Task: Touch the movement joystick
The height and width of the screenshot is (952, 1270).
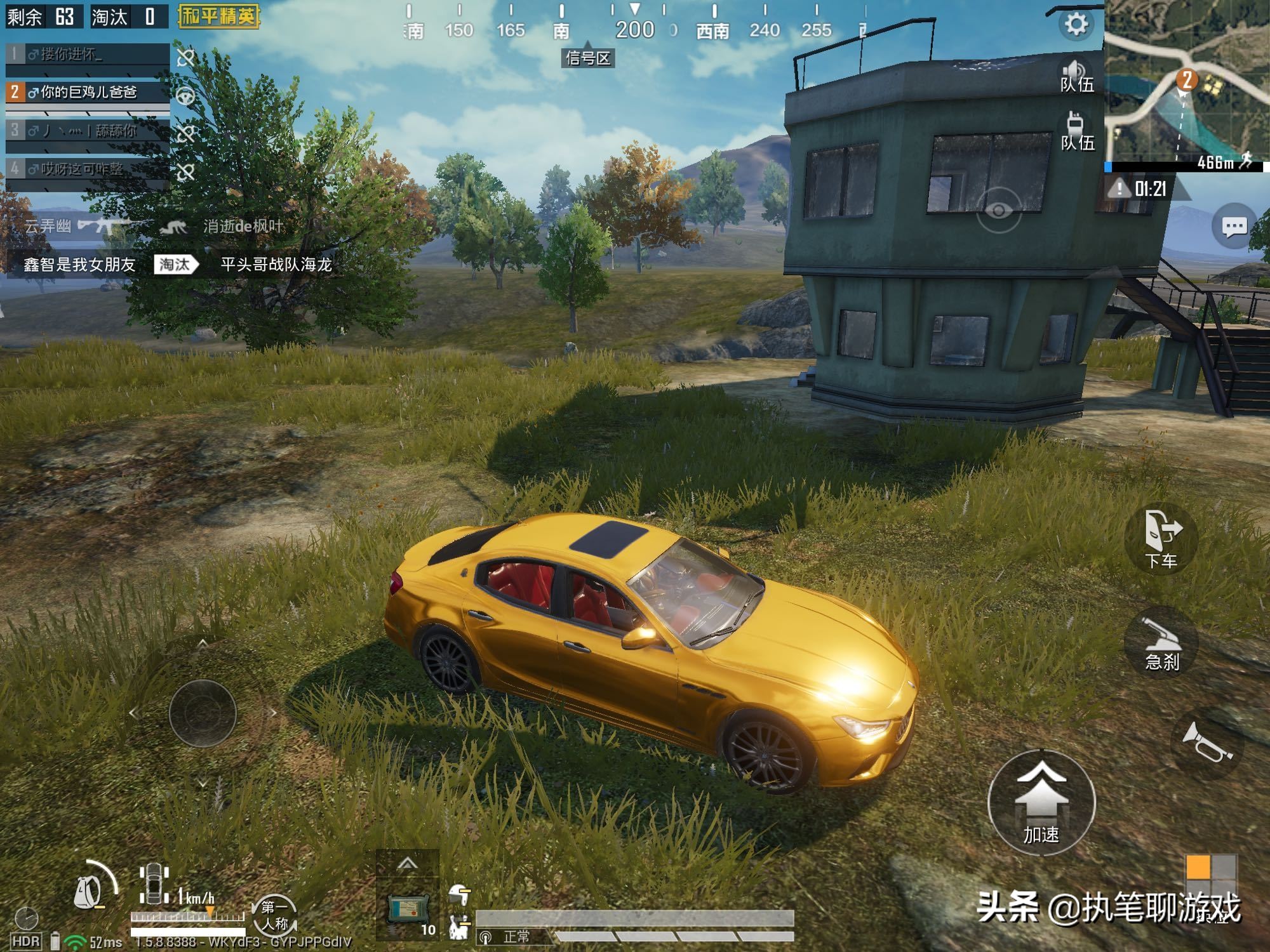Action: pos(203,713)
